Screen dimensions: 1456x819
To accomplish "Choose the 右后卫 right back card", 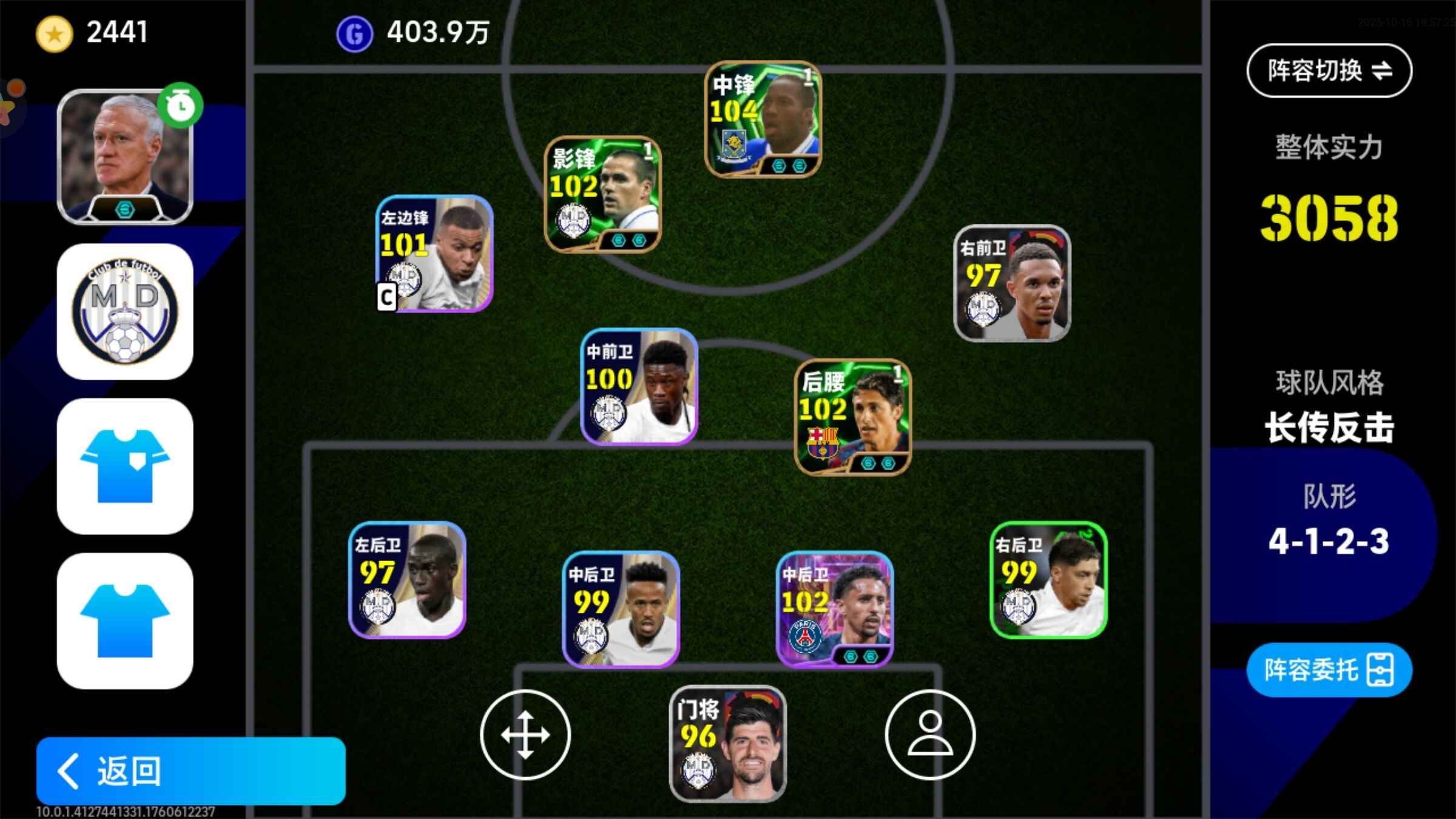I will coord(1048,580).
